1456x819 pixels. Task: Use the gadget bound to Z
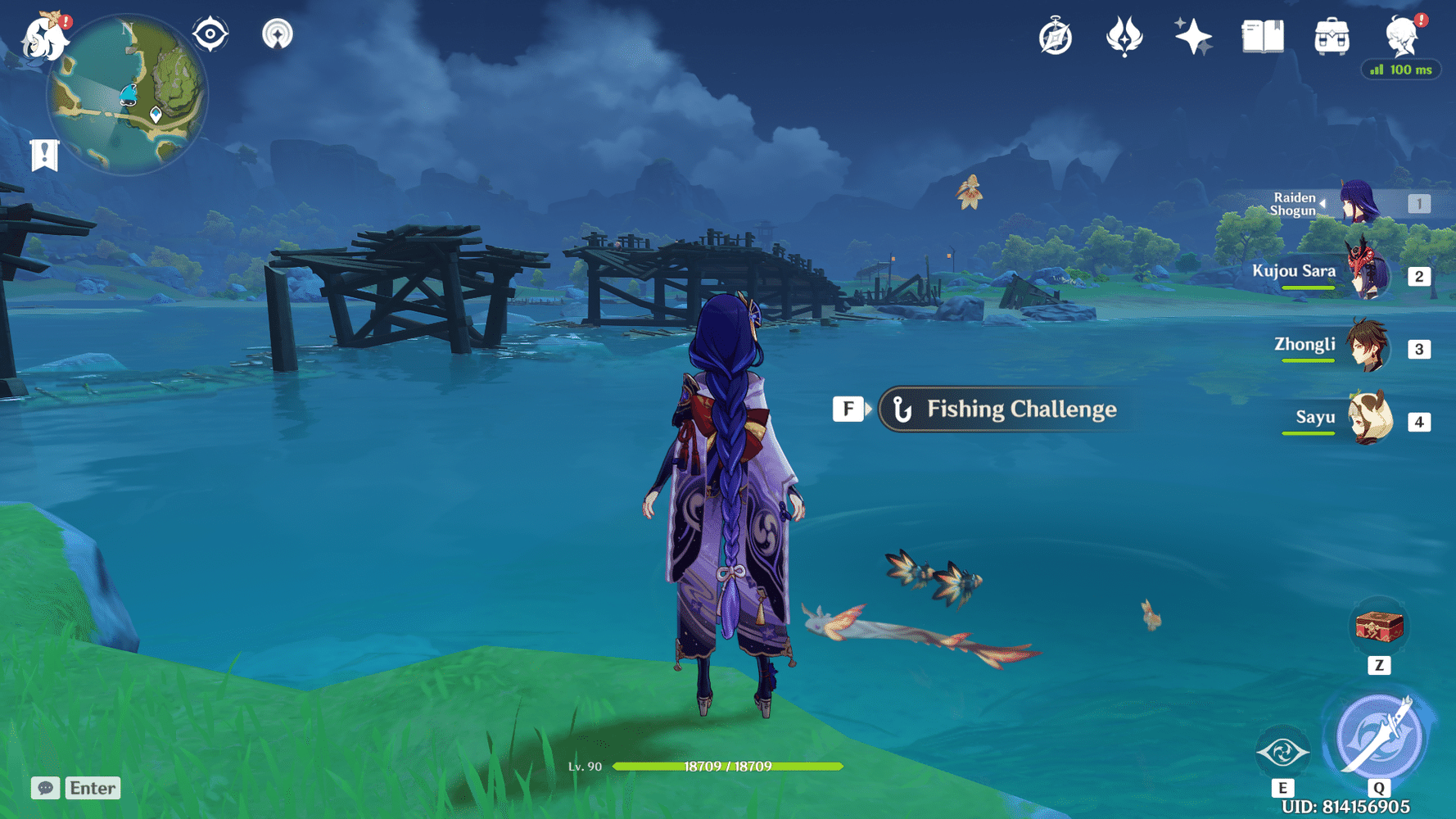(1381, 627)
